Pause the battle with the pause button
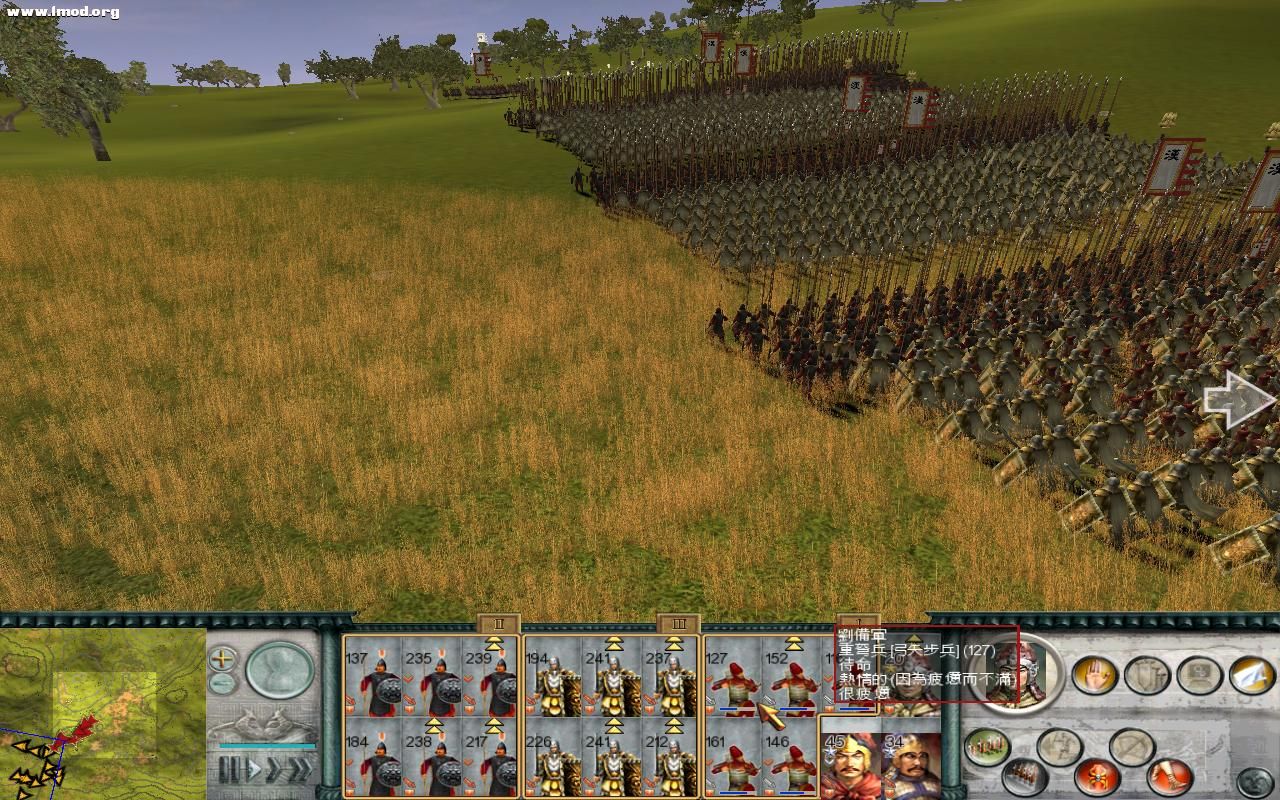The height and width of the screenshot is (800, 1280). point(229,768)
